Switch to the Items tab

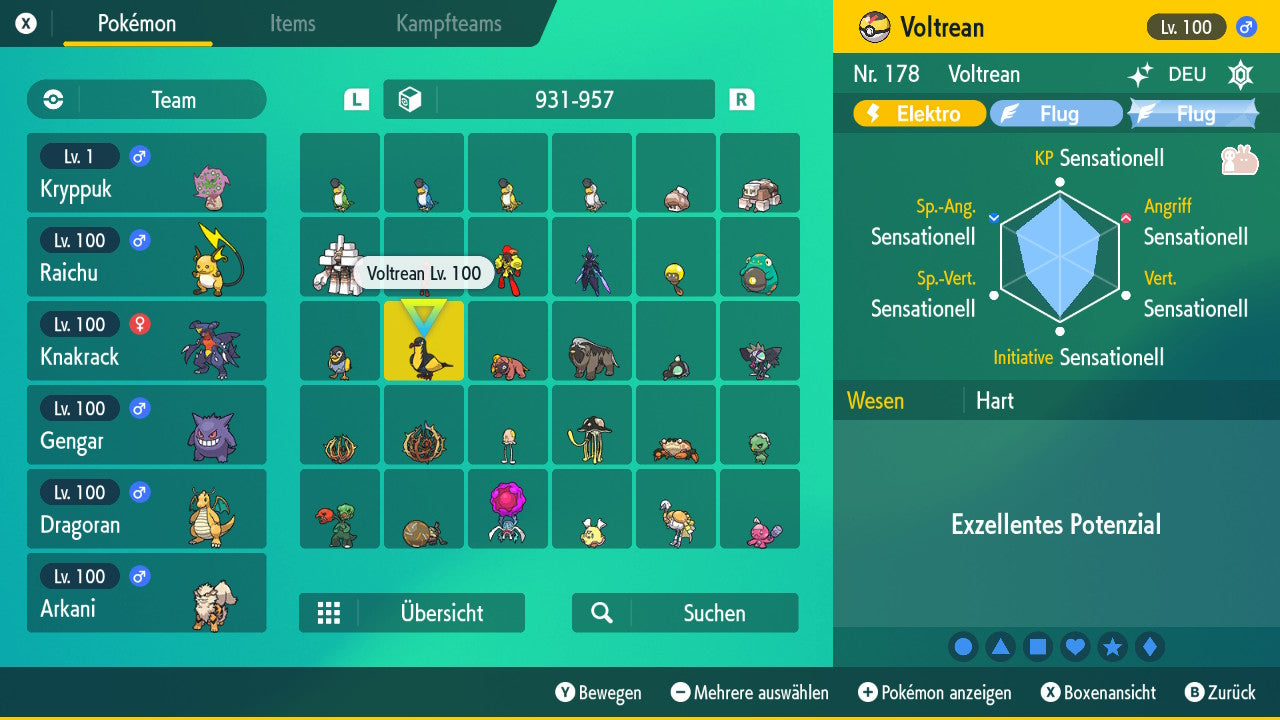(x=292, y=25)
